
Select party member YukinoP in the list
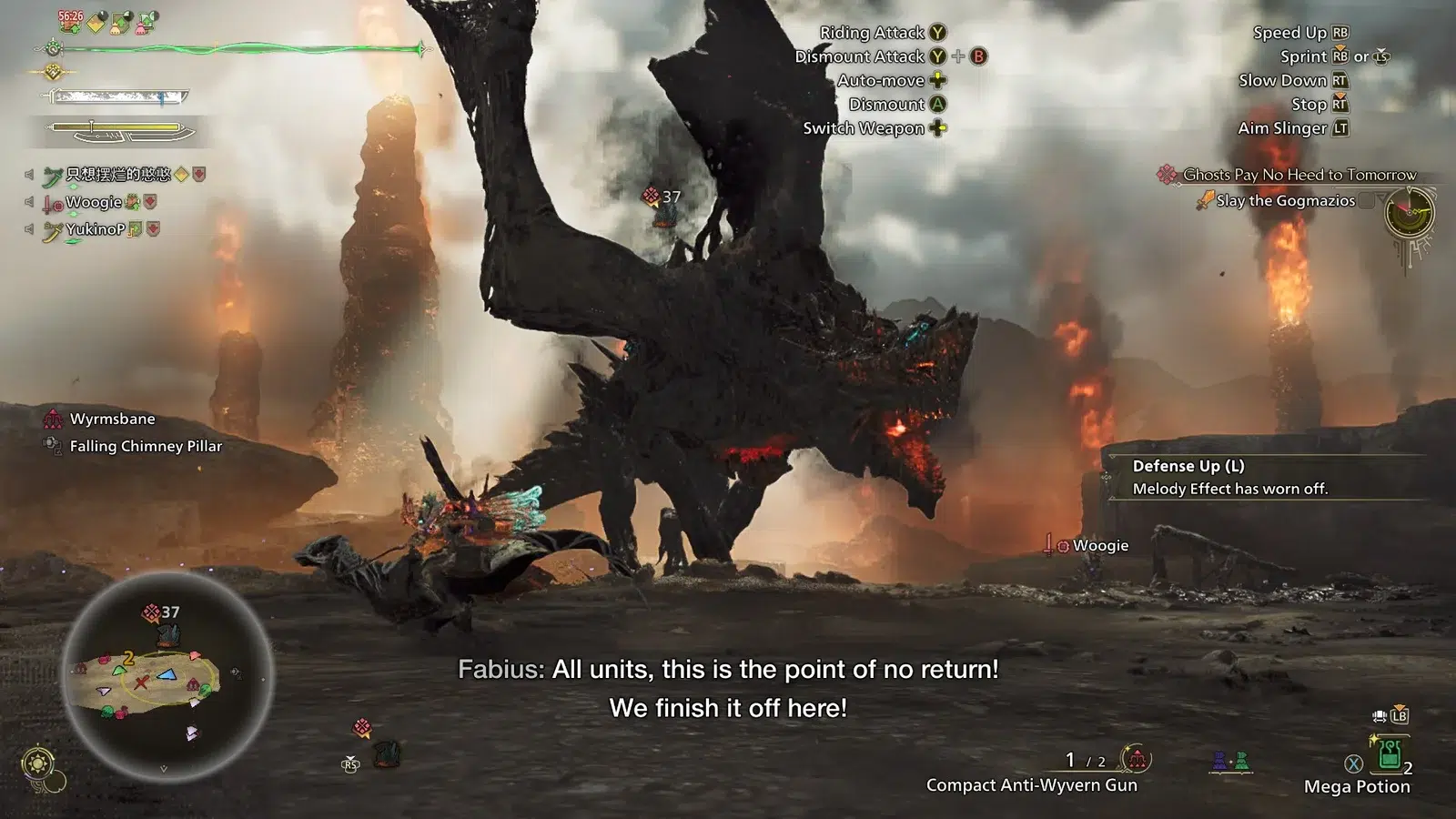pos(95,229)
